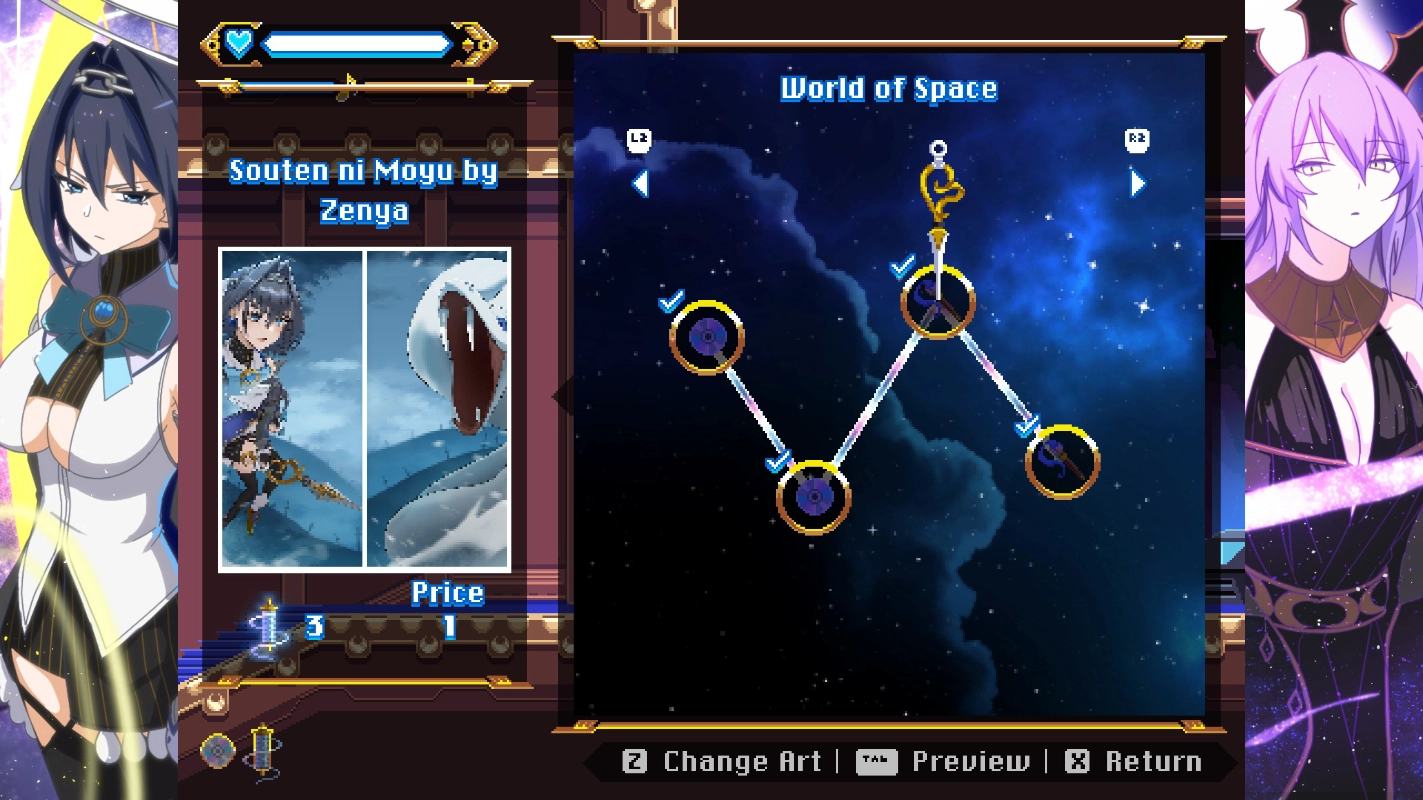Click the disc icon below the song panel
This screenshot has width=1423, height=800.
tap(218, 751)
